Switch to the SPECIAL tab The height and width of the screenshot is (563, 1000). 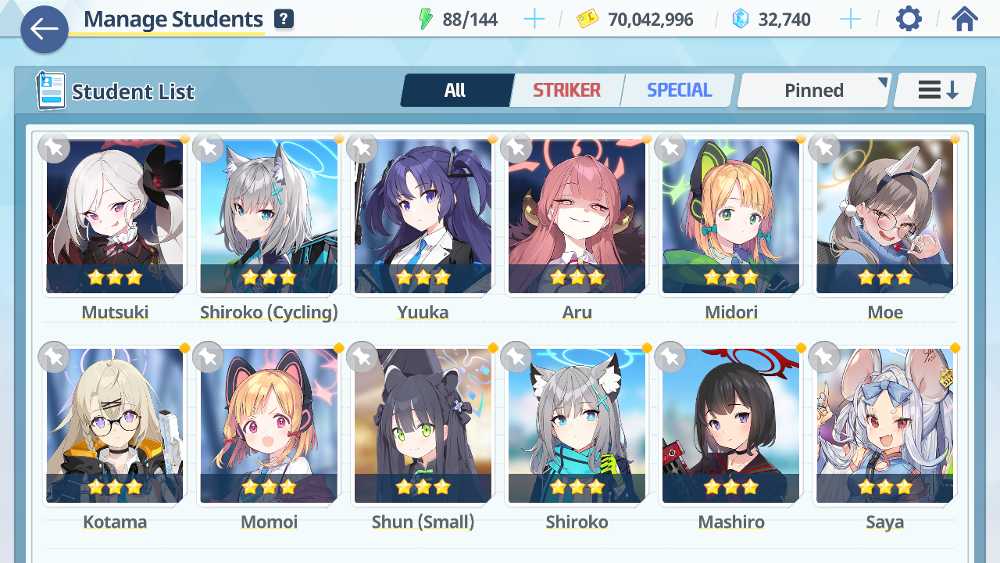coord(679,90)
